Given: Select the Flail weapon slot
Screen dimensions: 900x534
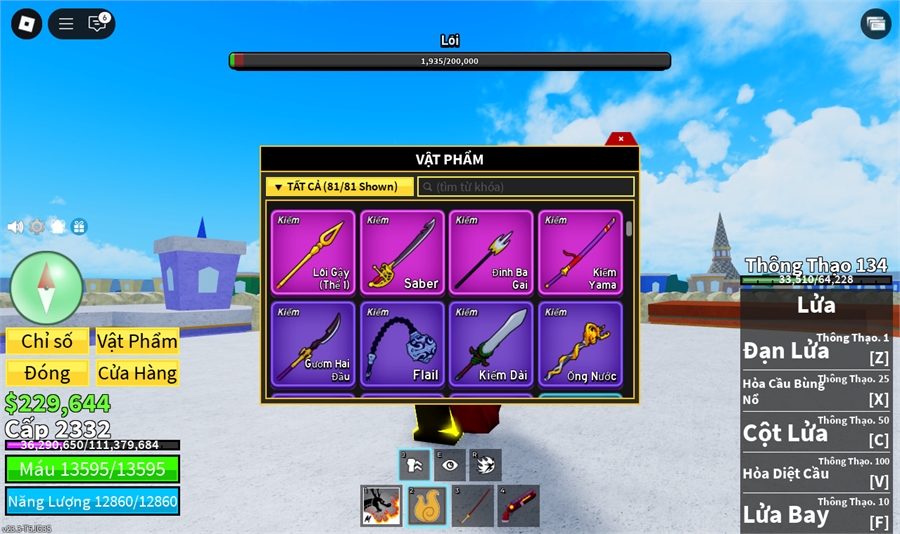Looking at the screenshot, I should pos(402,344).
